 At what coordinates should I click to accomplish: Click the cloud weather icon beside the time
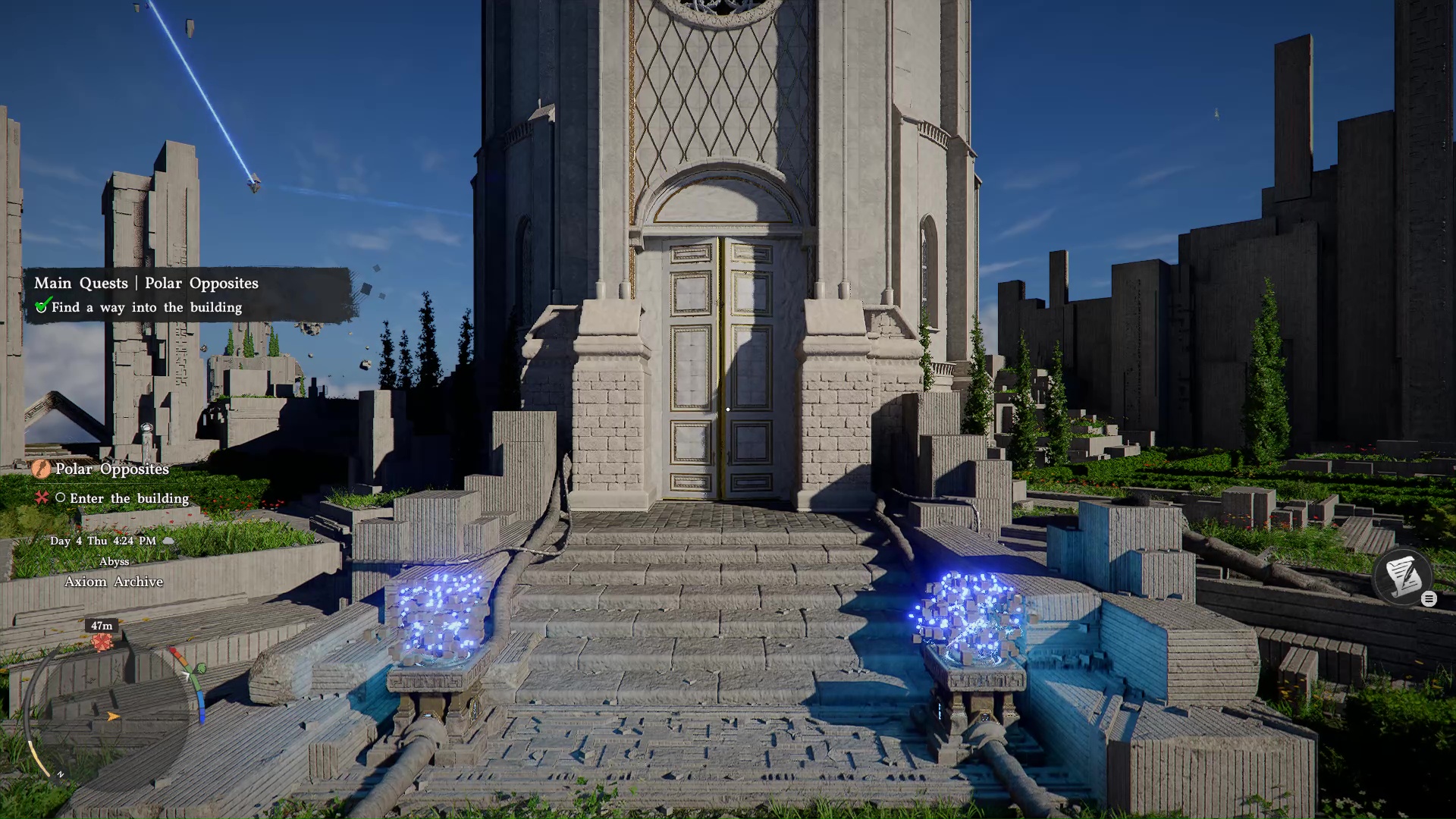pos(168,541)
